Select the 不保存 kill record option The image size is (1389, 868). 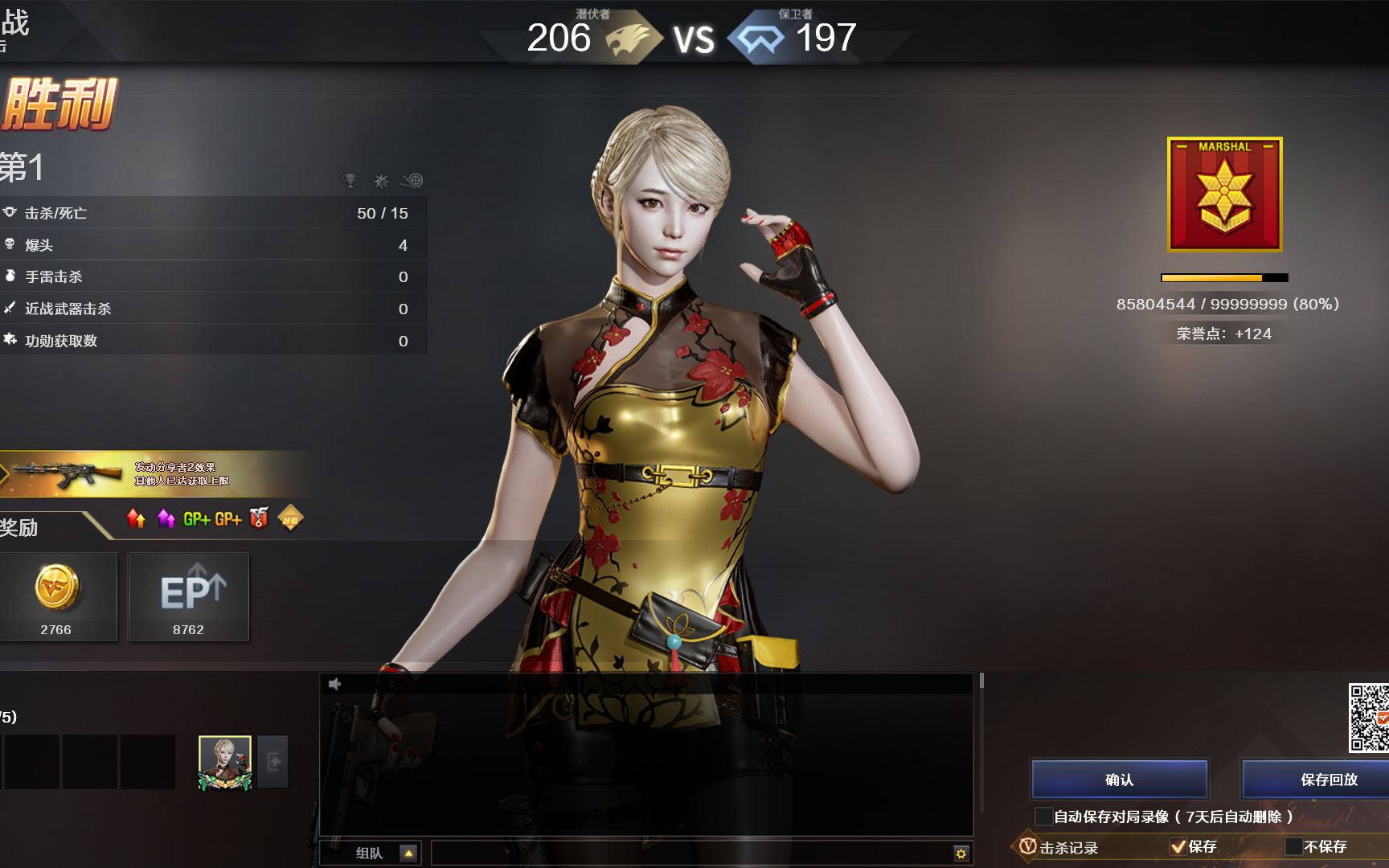(x=1293, y=846)
